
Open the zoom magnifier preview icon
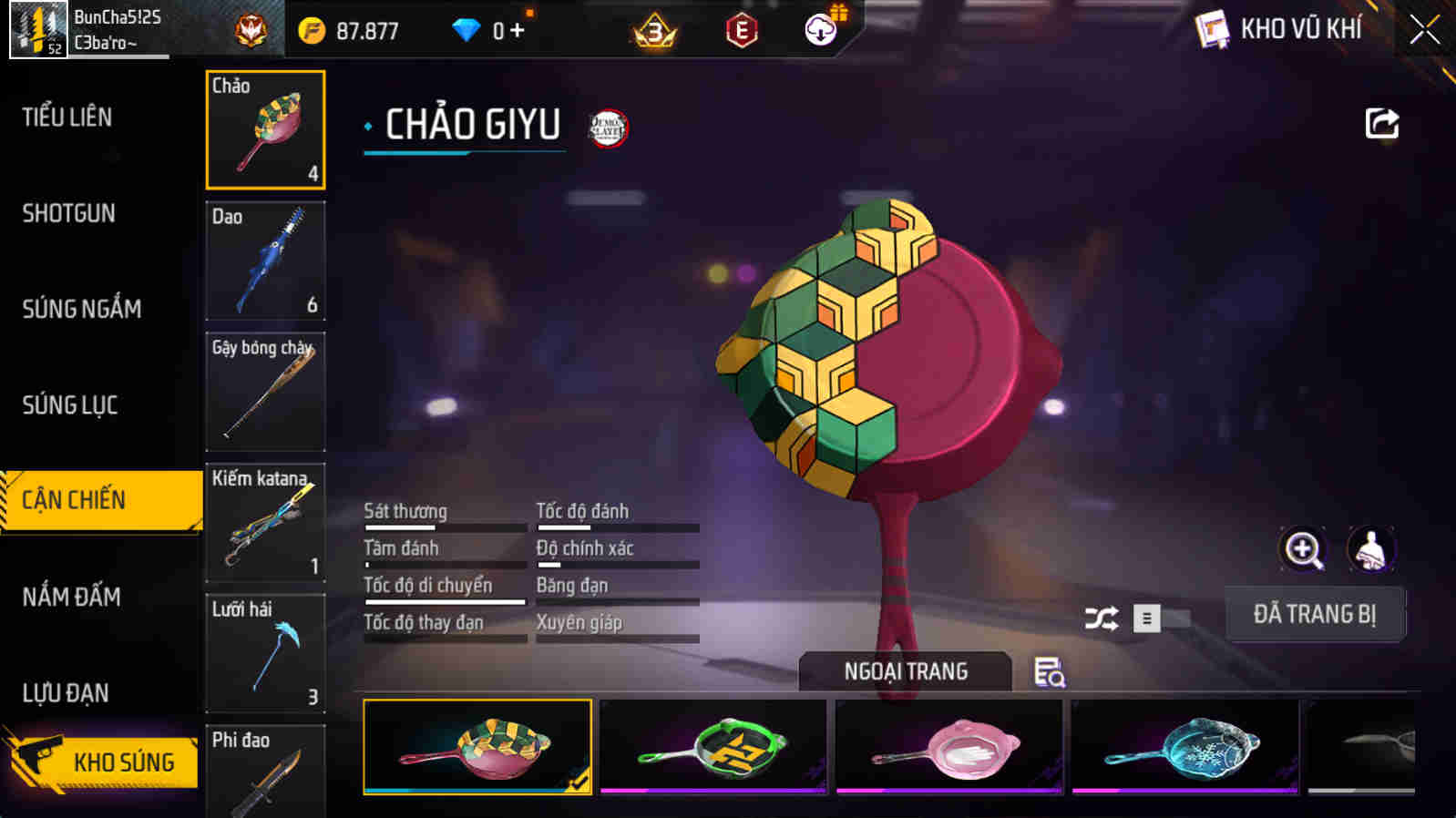1305,549
